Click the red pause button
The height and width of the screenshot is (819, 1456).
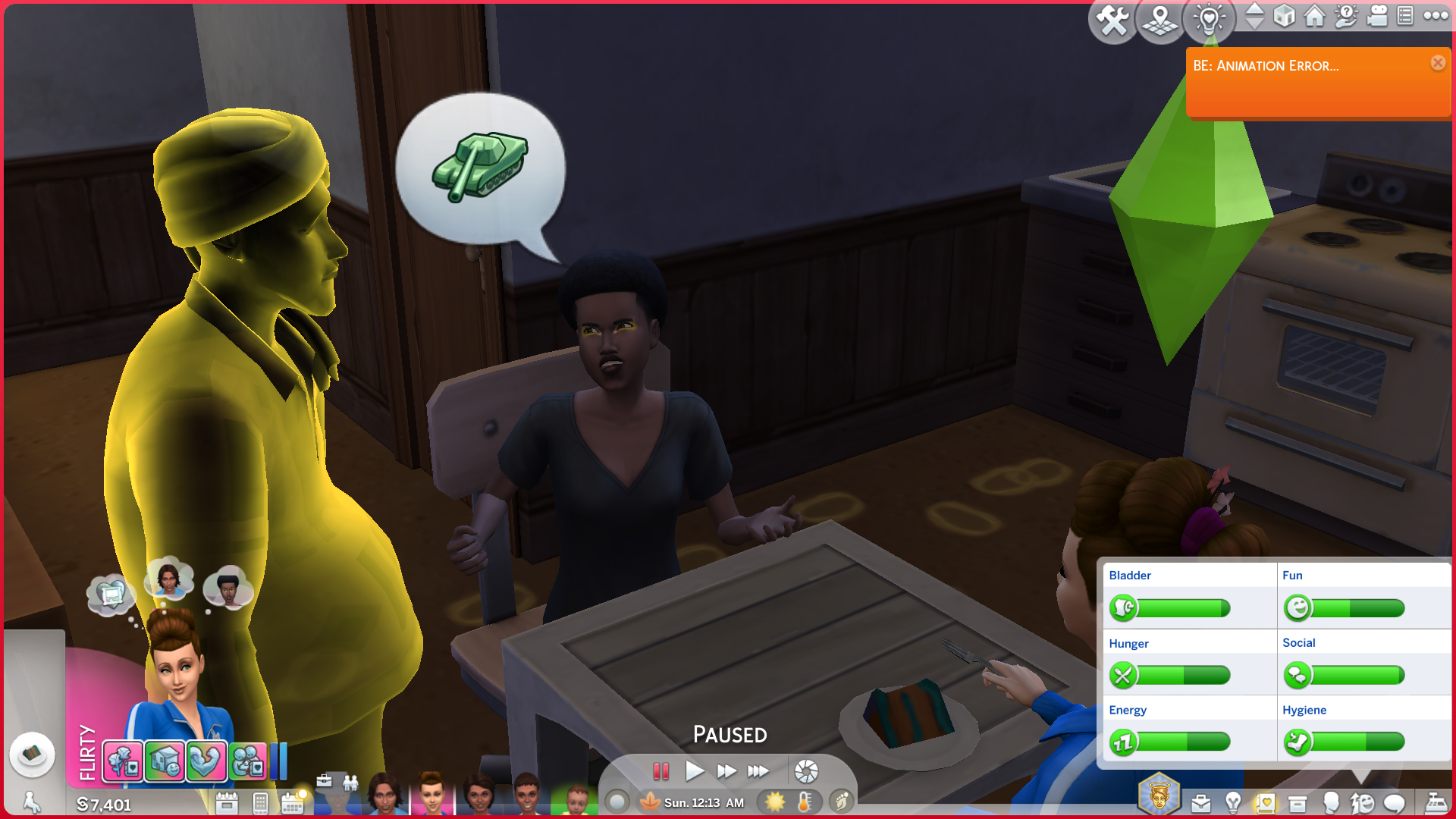(x=661, y=772)
